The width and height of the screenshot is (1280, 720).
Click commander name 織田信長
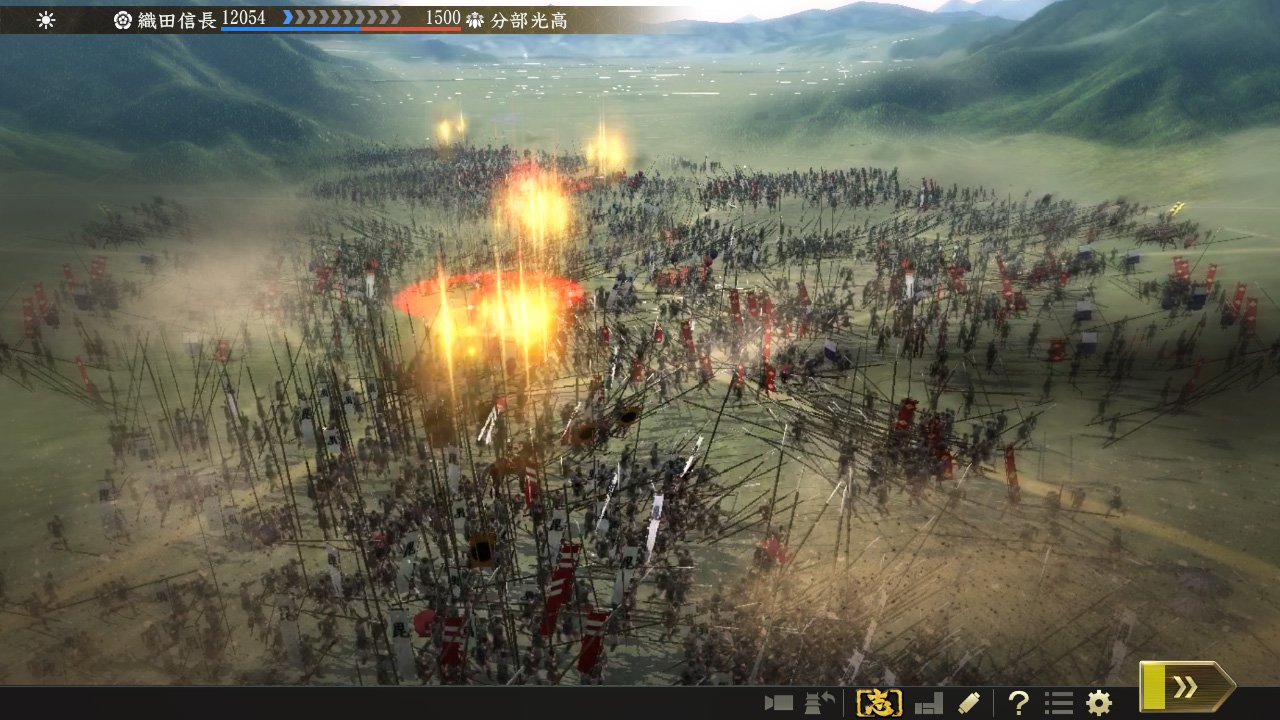(178, 17)
